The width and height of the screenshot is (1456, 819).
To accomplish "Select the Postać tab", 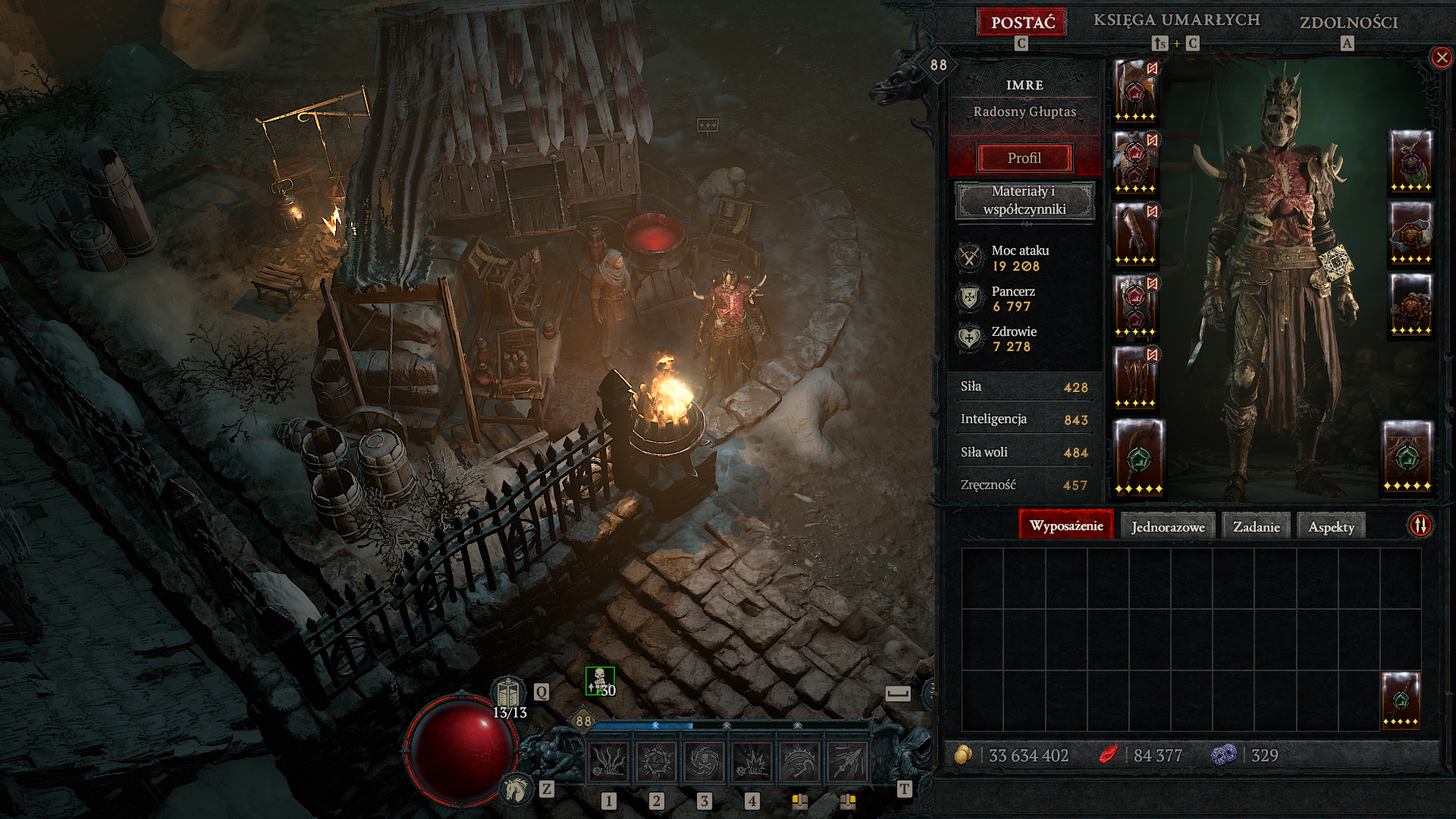I will [x=1022, y=22].
